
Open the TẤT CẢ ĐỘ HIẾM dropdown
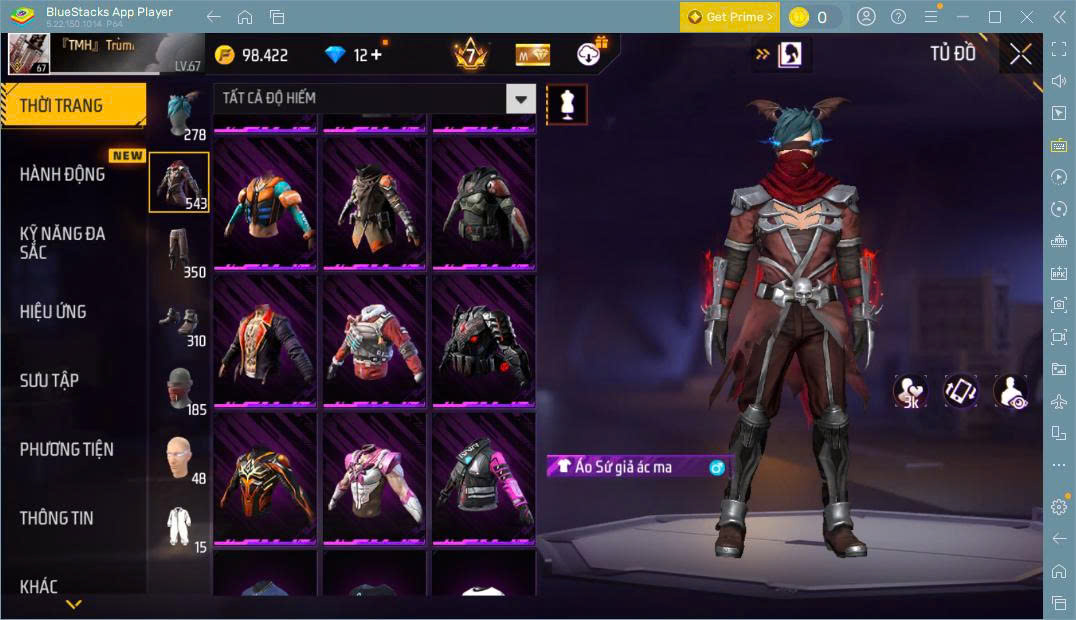374,98
